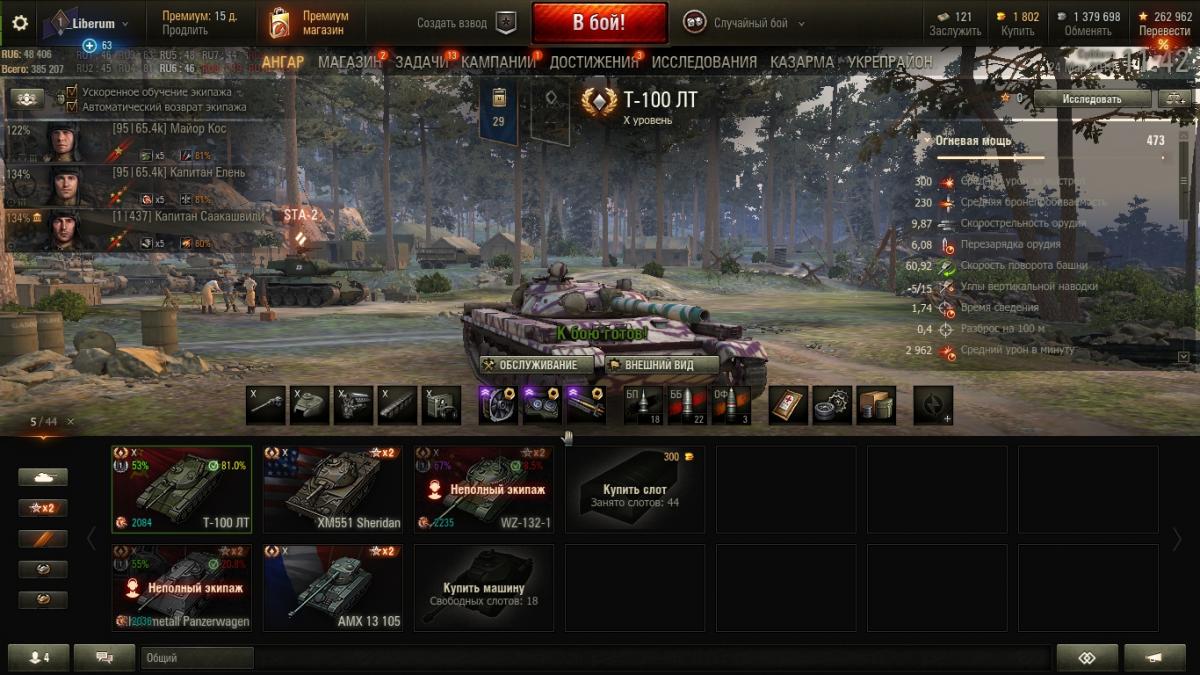Select the AMX 13 105 tank
Screen dimensions: 1200x675
click(333, 588)
